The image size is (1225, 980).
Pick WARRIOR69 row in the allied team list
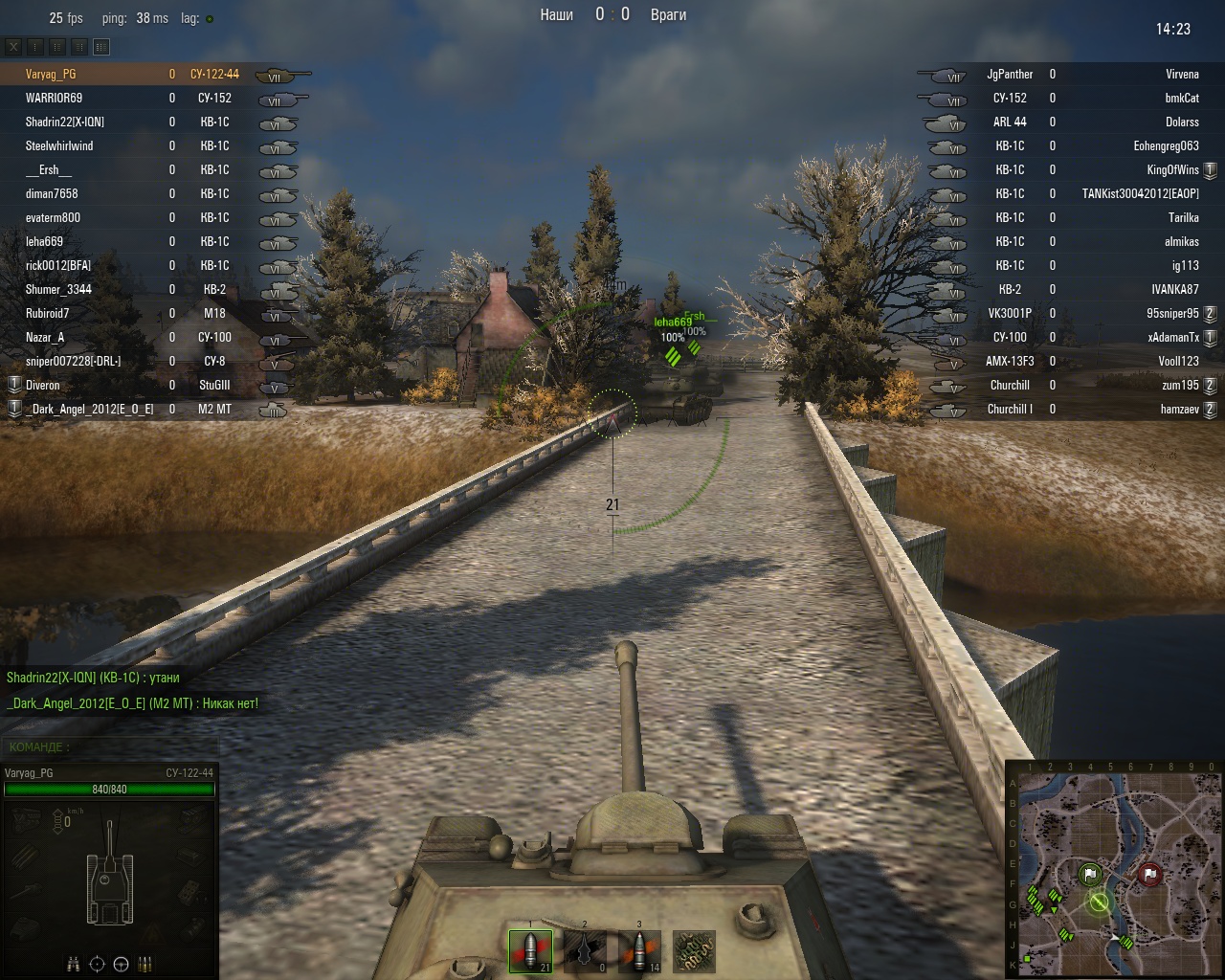pyautogui.click(x=55, y=98)
